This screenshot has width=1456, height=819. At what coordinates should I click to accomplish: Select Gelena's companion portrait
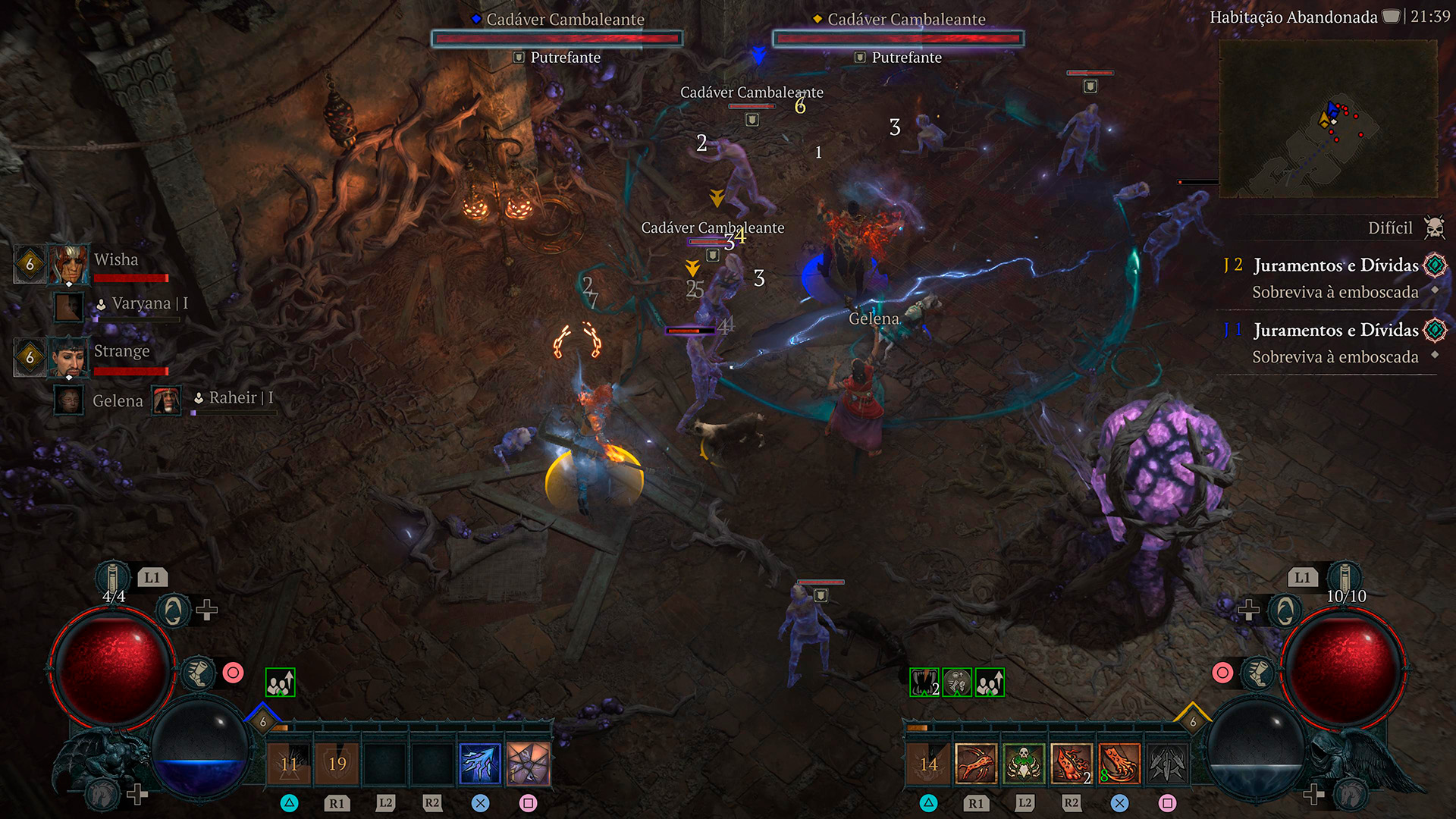[x=69, y=400]
